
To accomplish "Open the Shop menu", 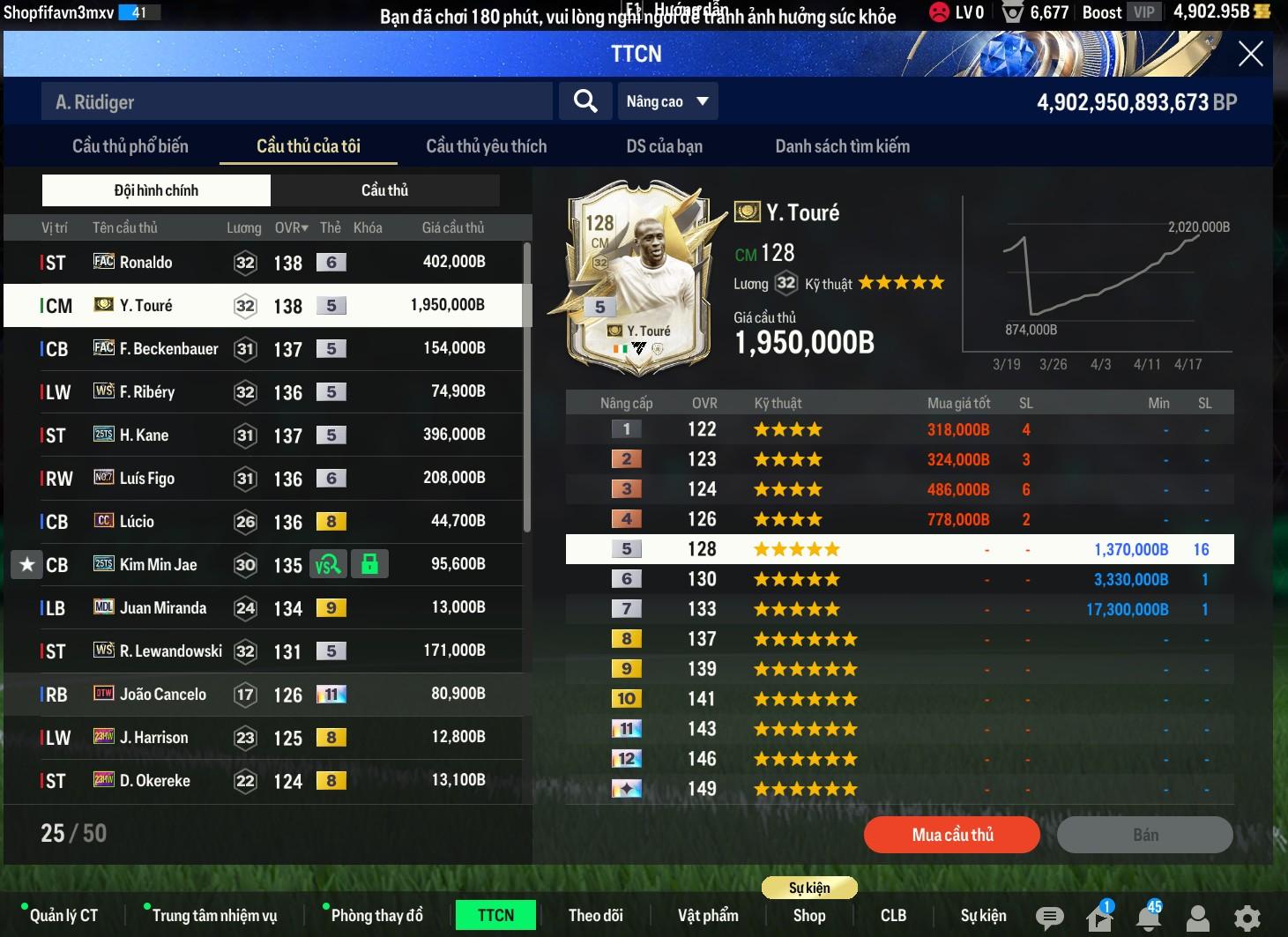I will tap(808, 916).
